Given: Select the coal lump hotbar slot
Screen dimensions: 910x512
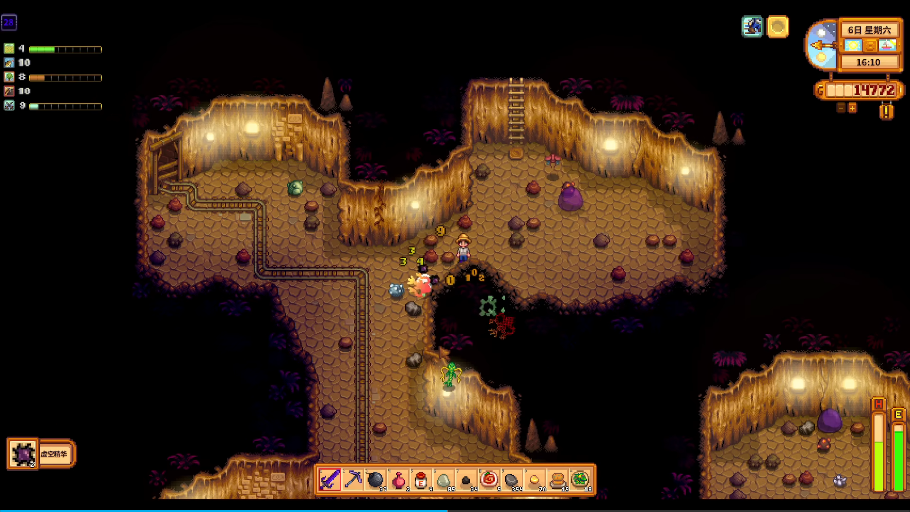Looking at the screenshot, I should [466, 480].
